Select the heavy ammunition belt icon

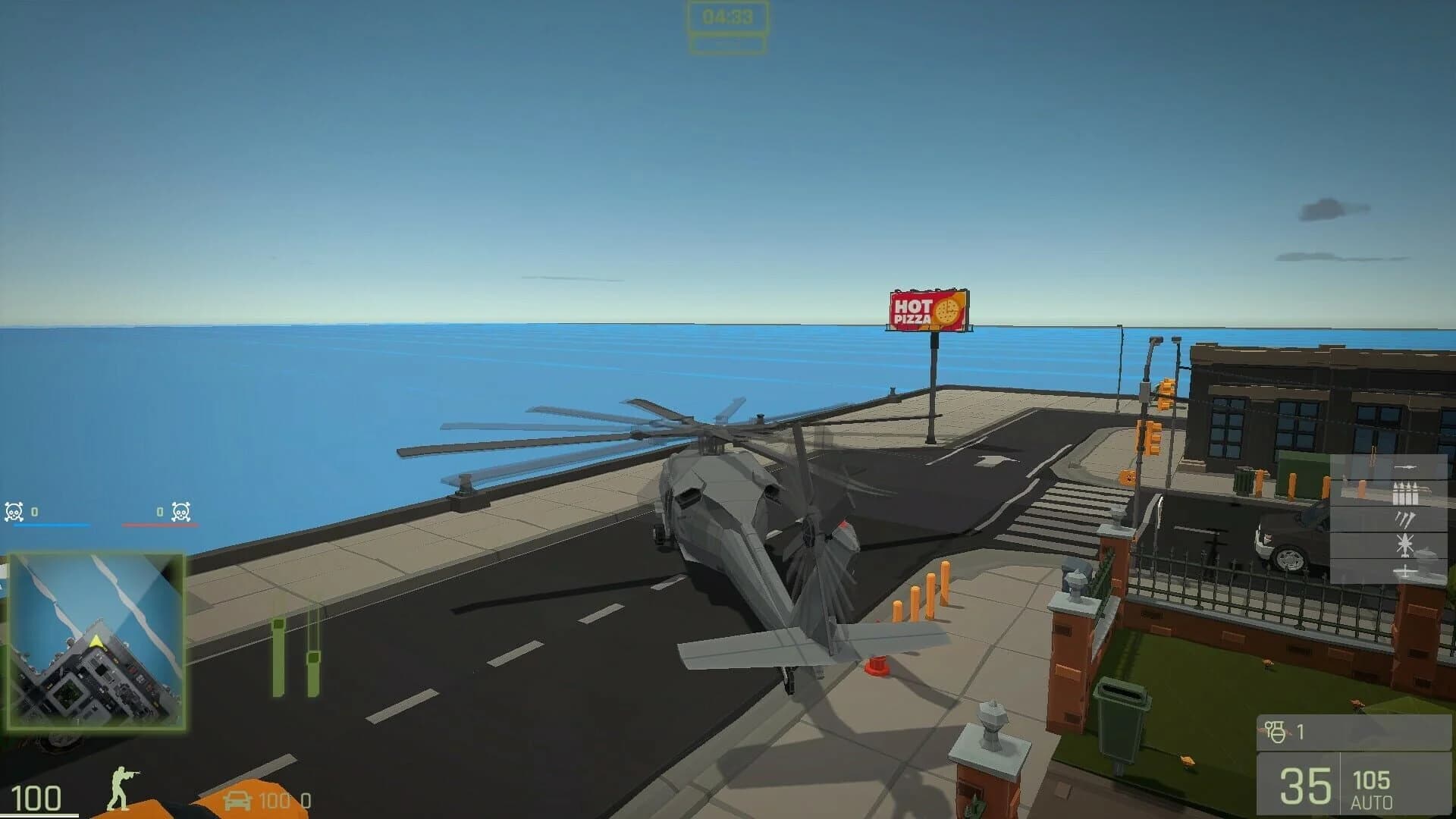(1406, 493)
